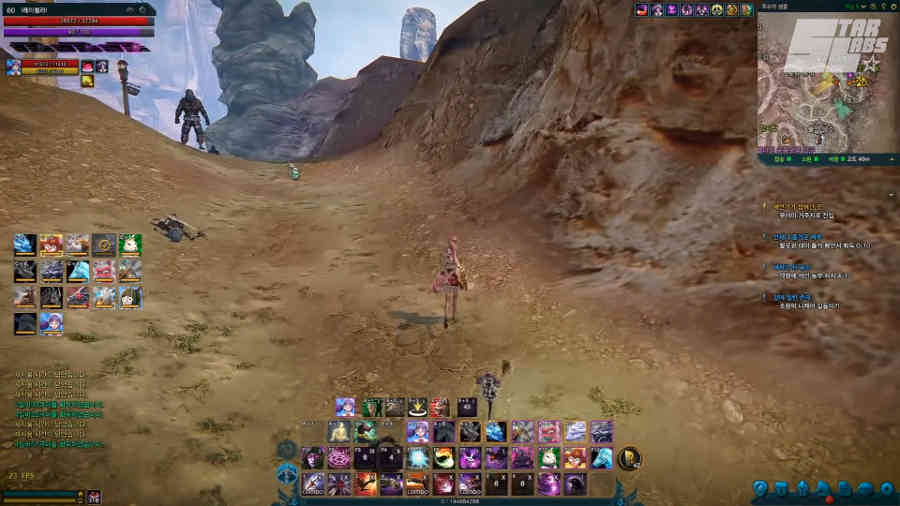Click the small icon beside the experience bar
The image size is (900, 506).
pos(93,496)
